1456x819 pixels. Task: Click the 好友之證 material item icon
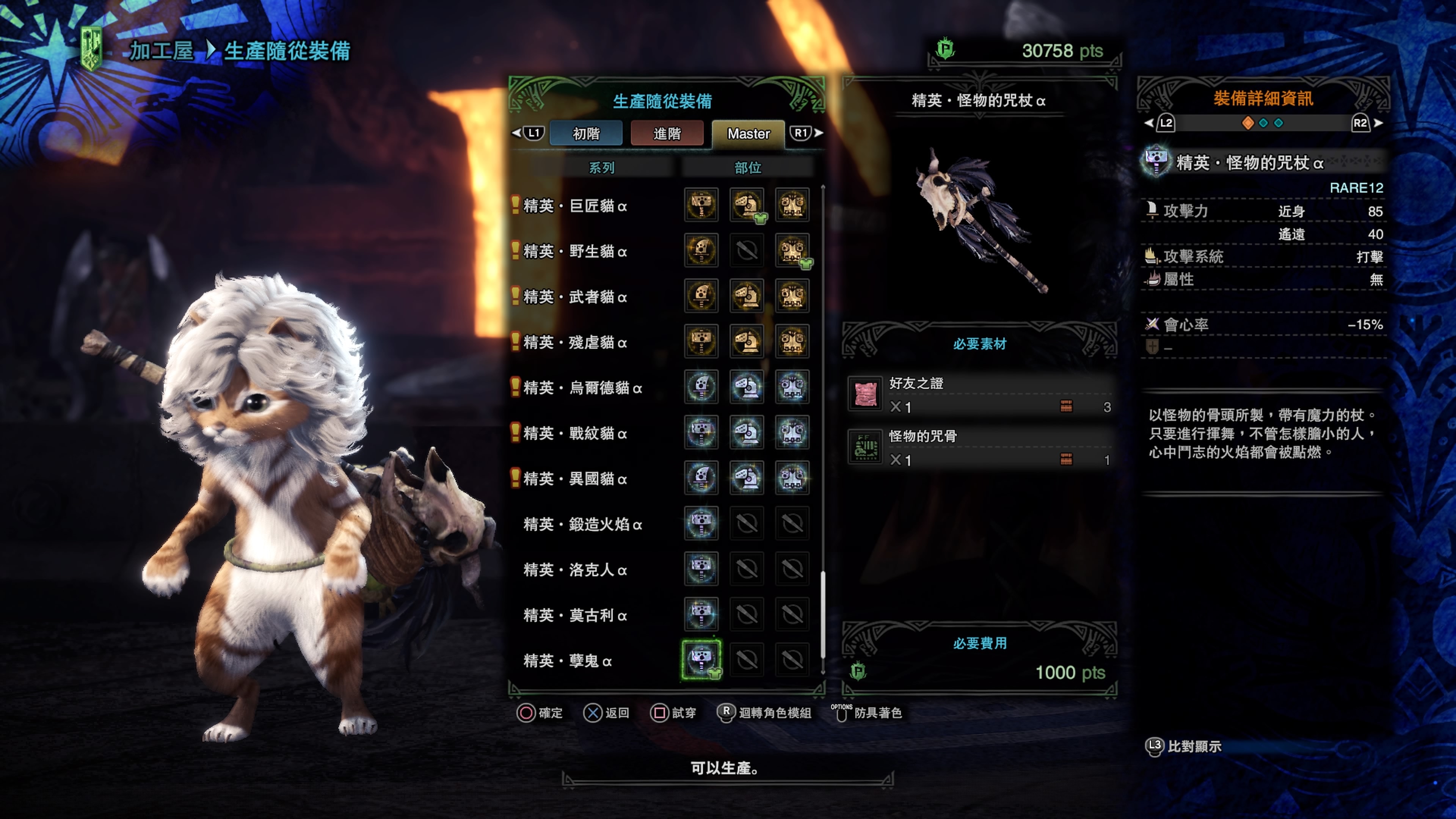tap(865, 394)
